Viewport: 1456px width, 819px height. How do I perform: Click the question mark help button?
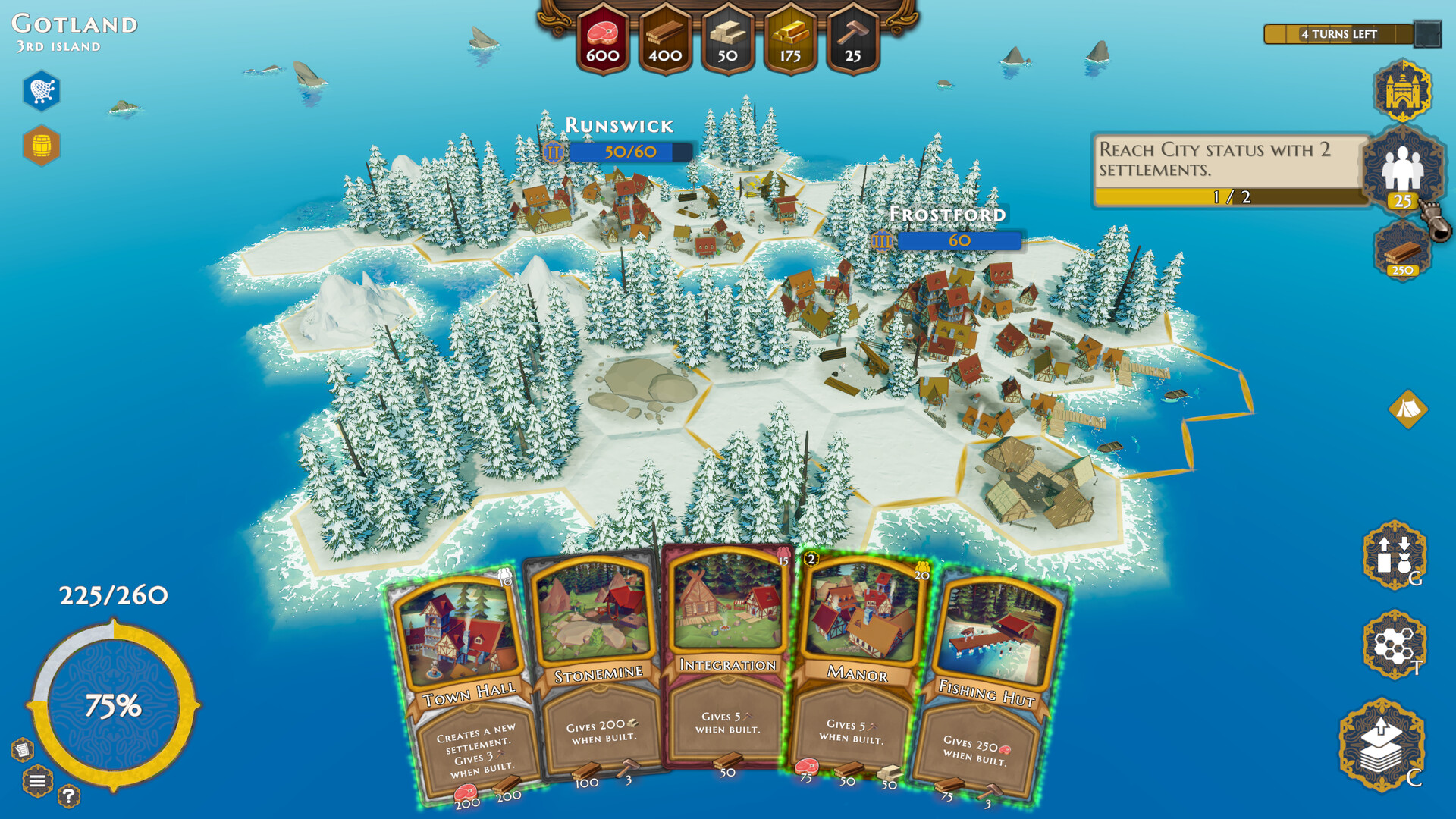(68, 795)
